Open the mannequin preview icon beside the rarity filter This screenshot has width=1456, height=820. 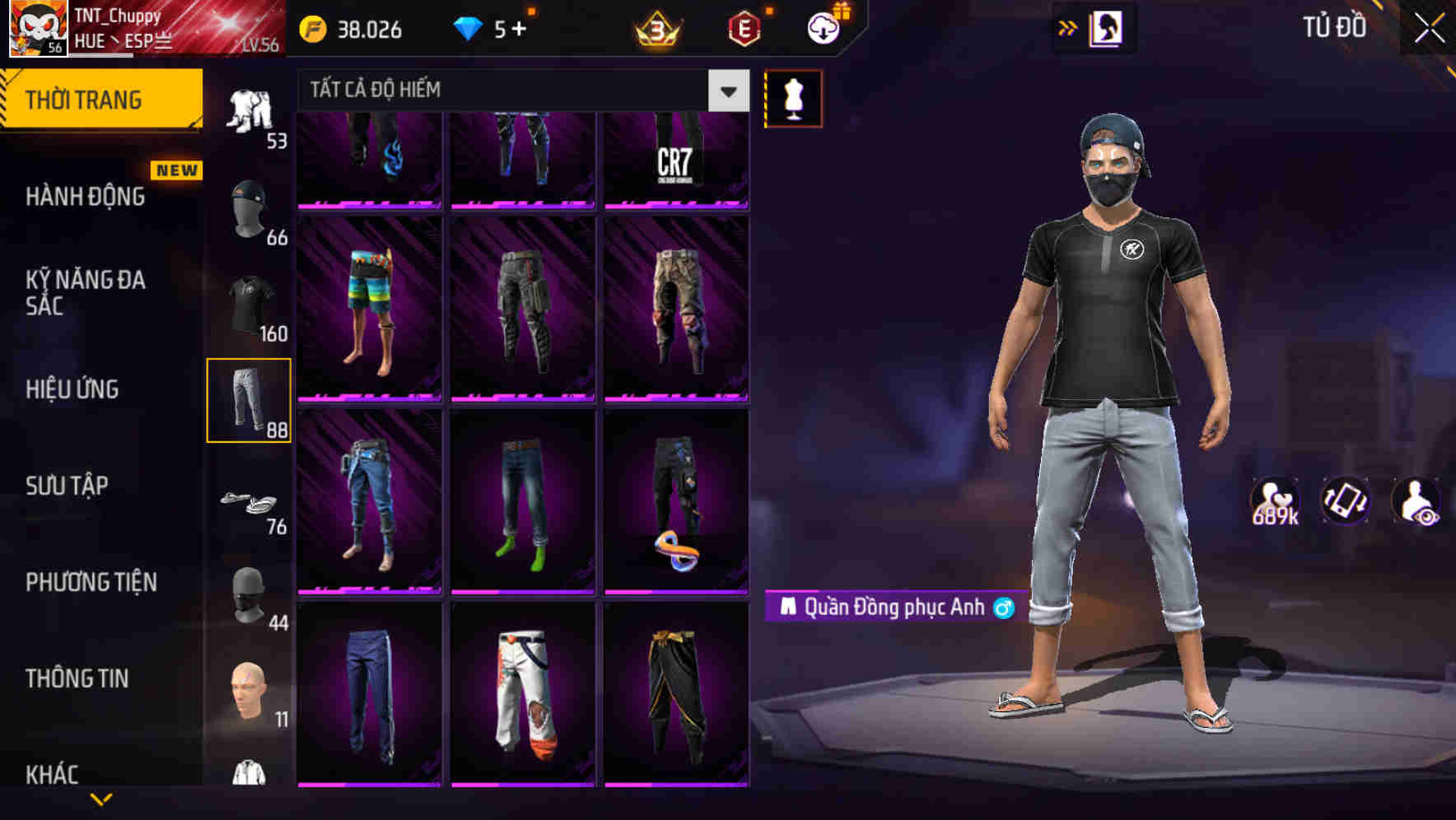(792, 98)
